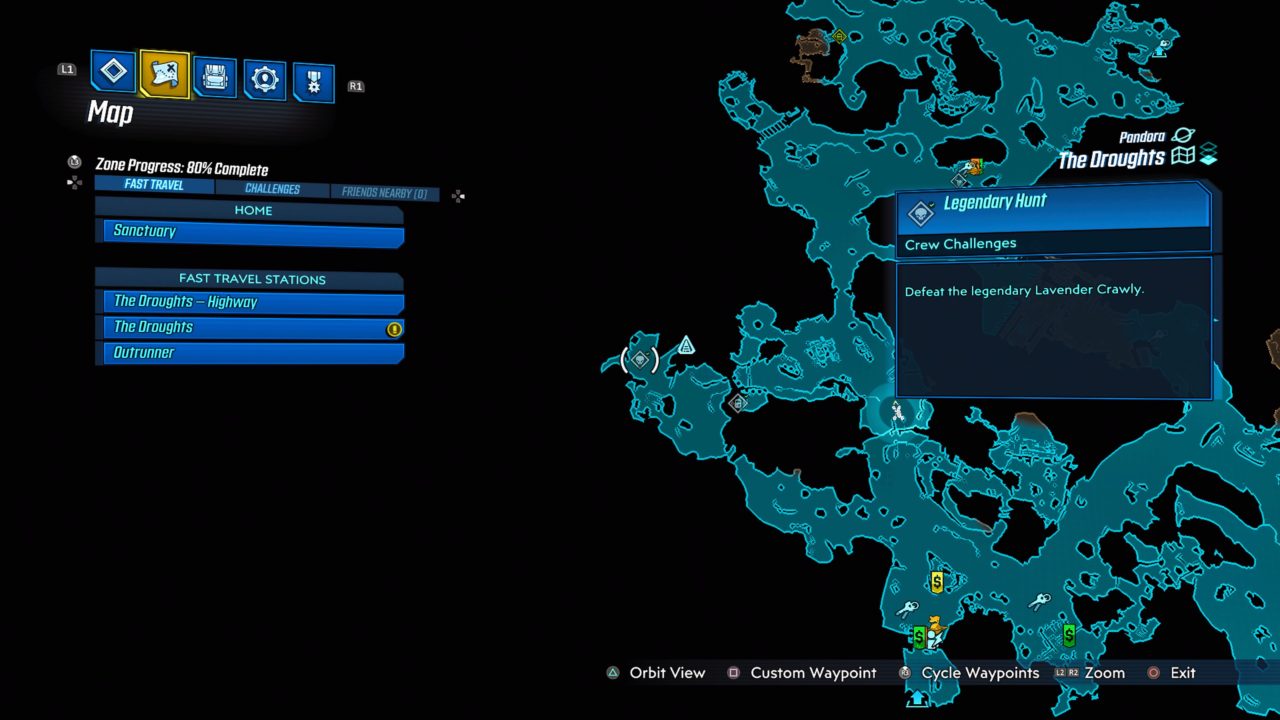Select the Fast Travel tab
1280x720 pixels.
tap(153, 185)
